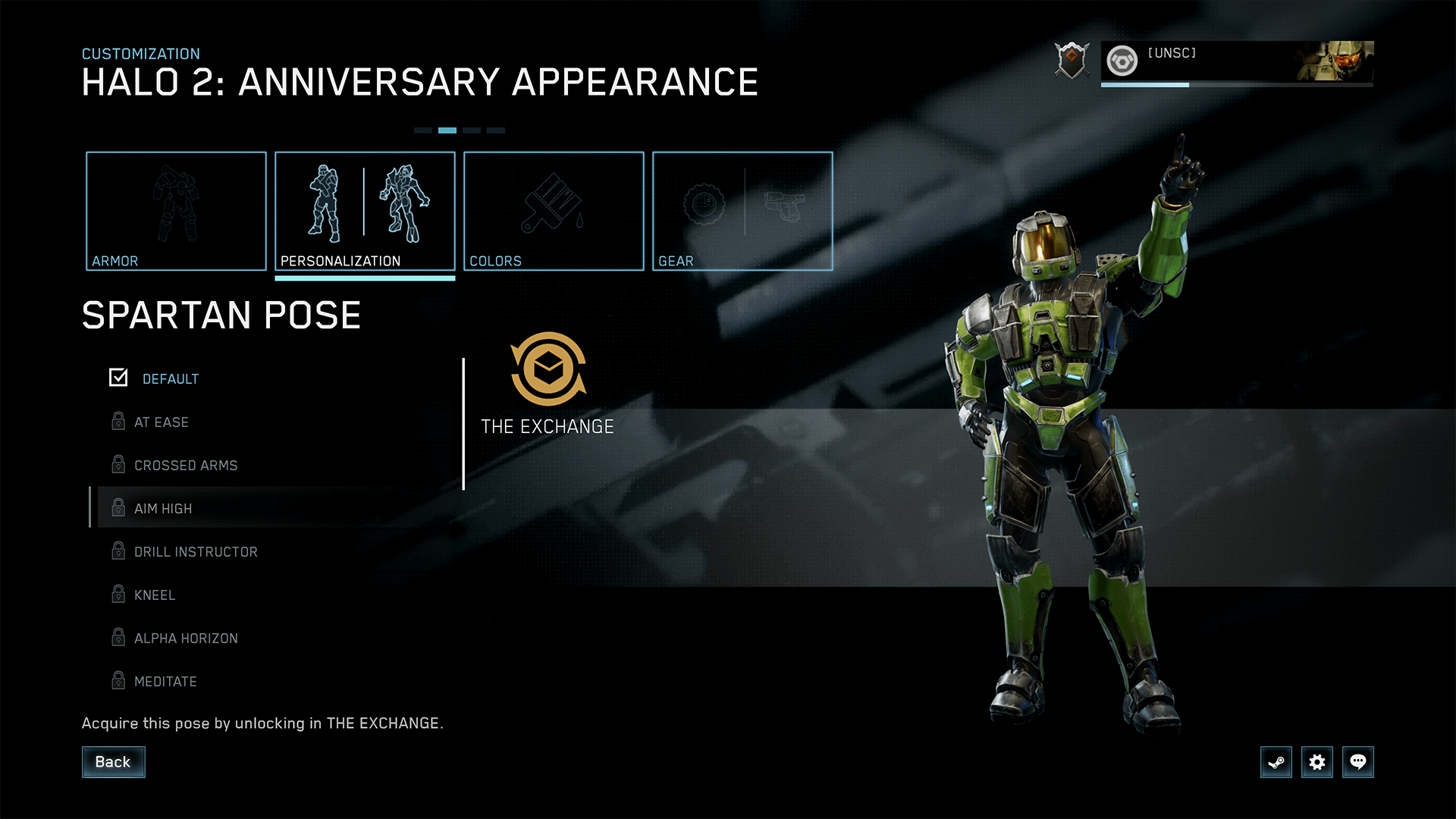Click the lock icon beside At Ease
Image resolution: width=1456 pixels, height=819 pixels.
click(118, 422)
